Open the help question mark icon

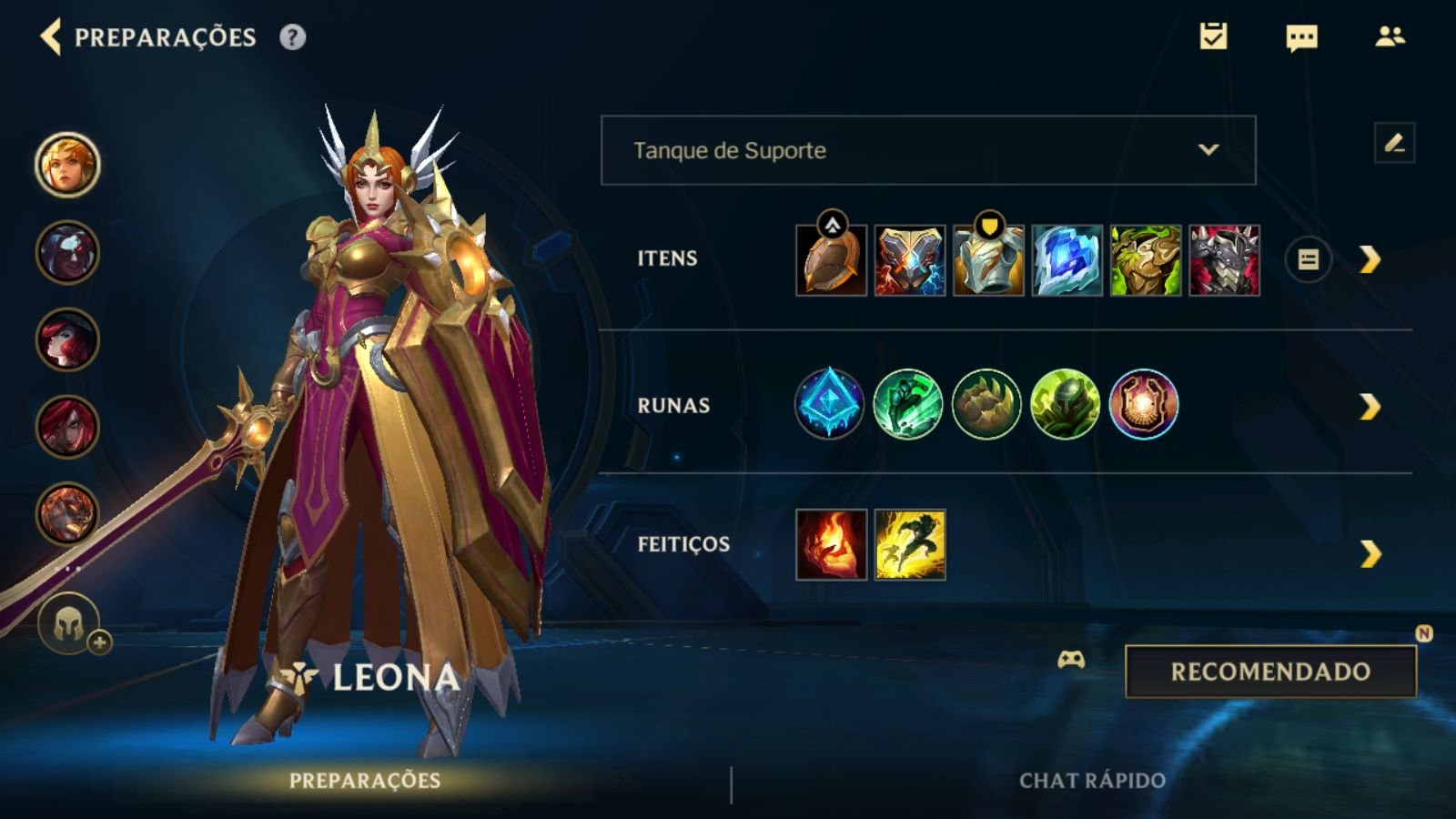[292, 37]
